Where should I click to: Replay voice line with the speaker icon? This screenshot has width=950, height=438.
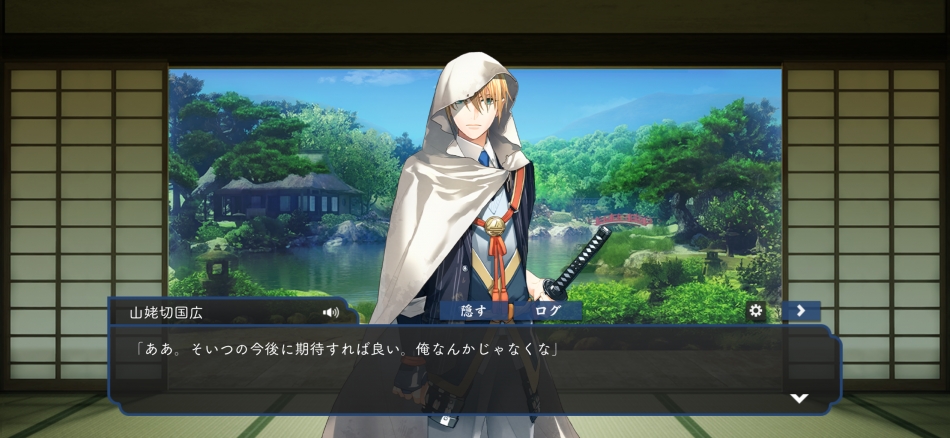331,312
